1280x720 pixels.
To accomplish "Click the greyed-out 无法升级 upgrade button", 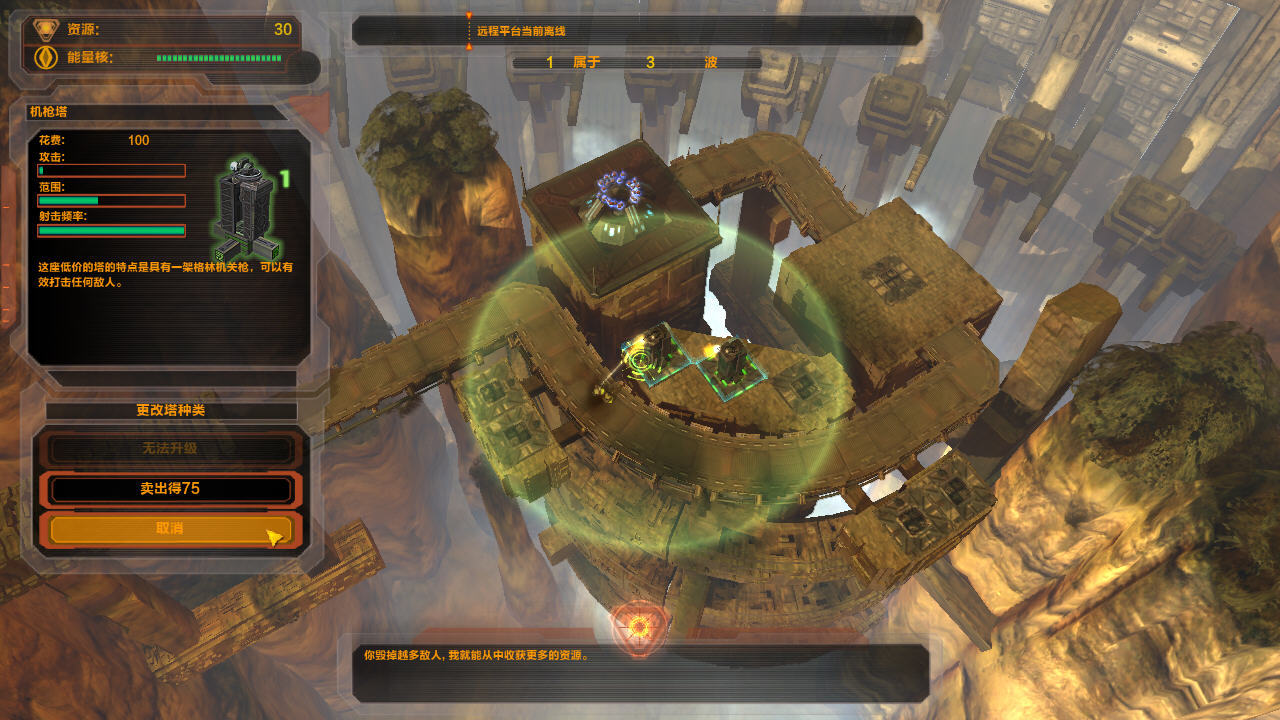I will click(170, 449).
